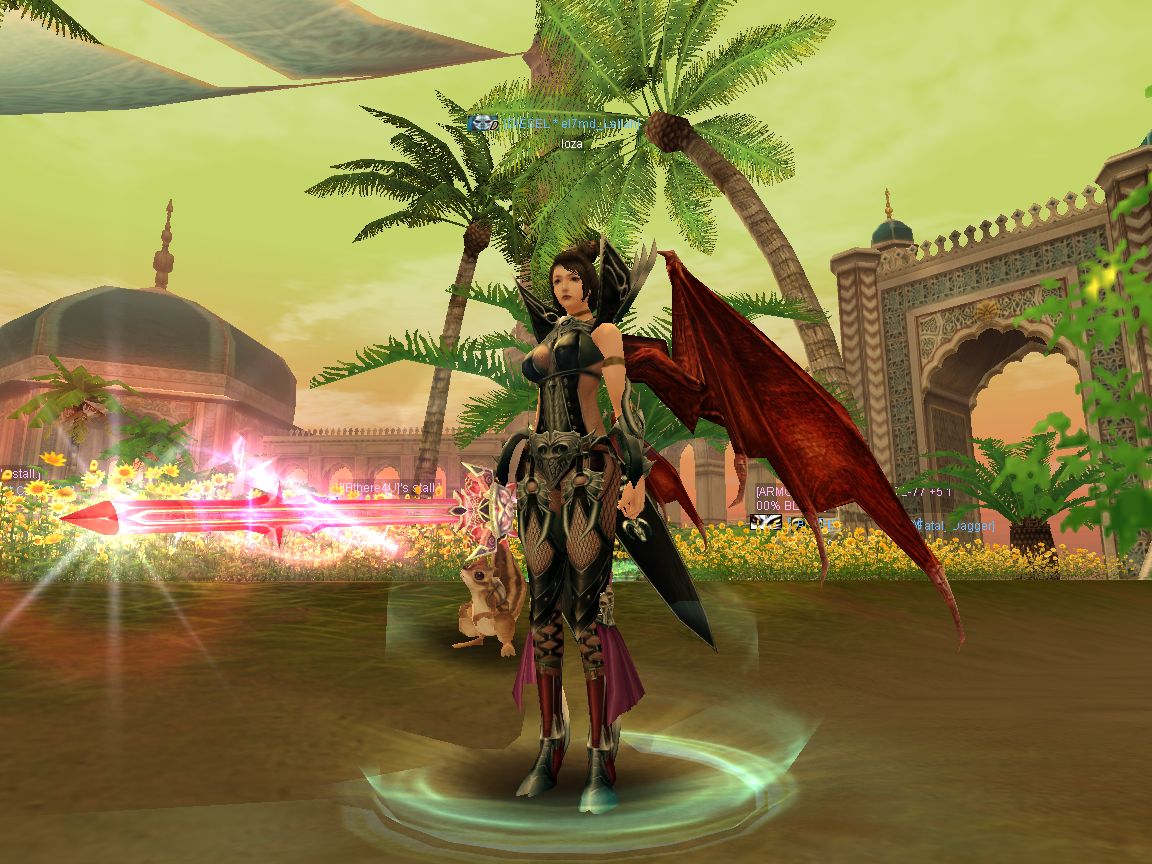This screenshot has width=1152, height=864.
Task: Open Ethere4U's stall sign
Action: point(389,488)
